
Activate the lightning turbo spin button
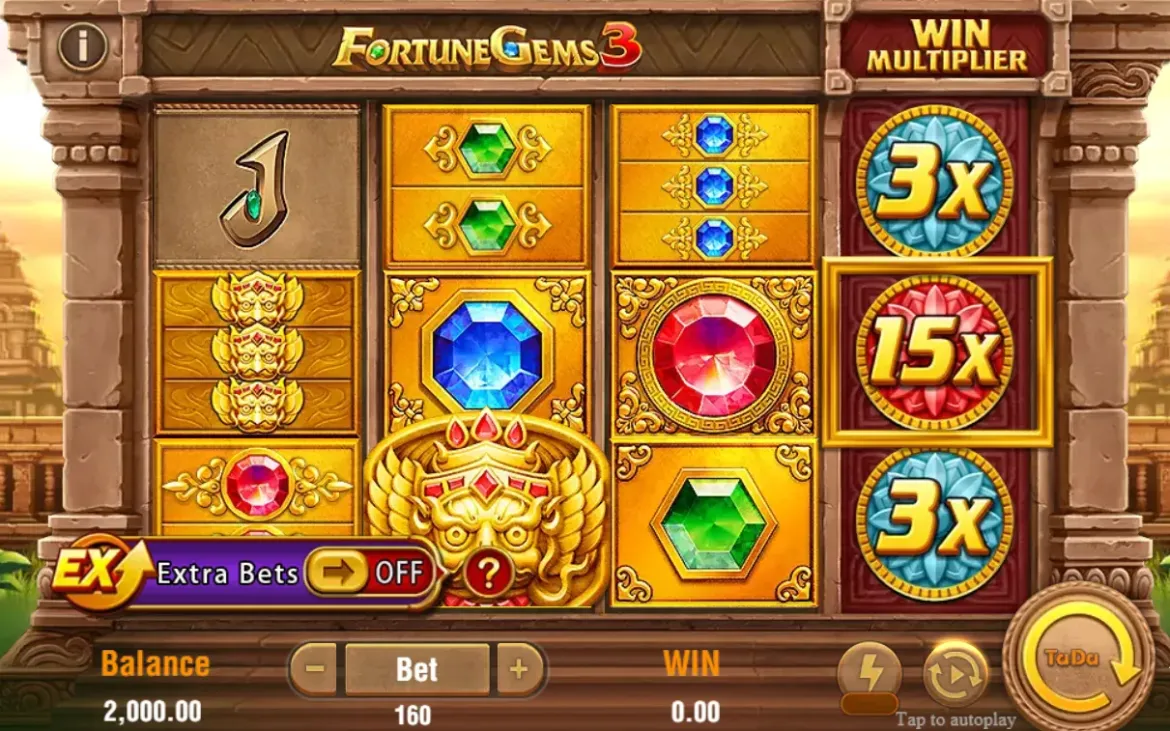pyautogui.click(x=869, y=675)
